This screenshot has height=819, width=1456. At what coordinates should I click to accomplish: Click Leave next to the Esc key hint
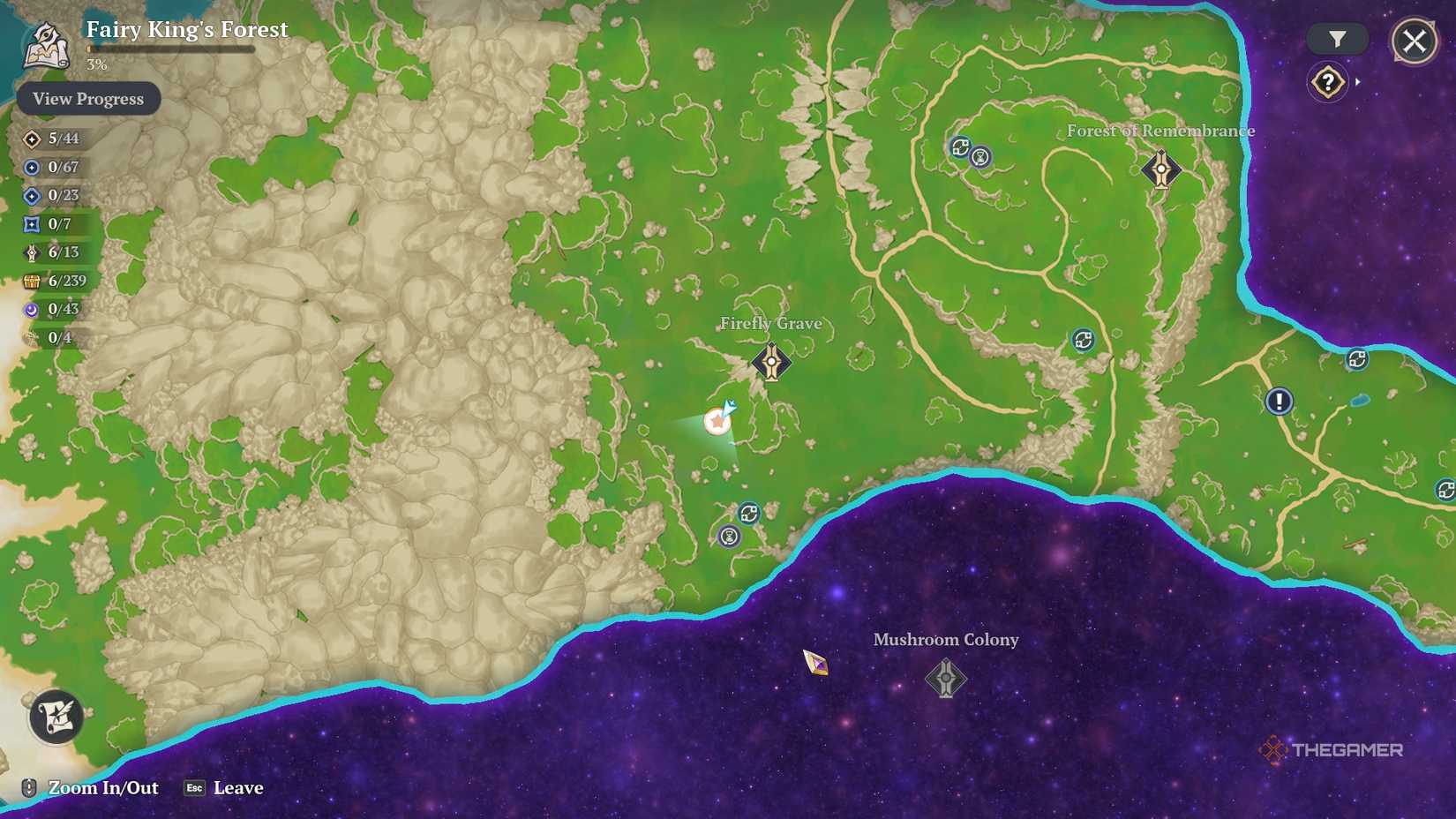coord(236,787)
